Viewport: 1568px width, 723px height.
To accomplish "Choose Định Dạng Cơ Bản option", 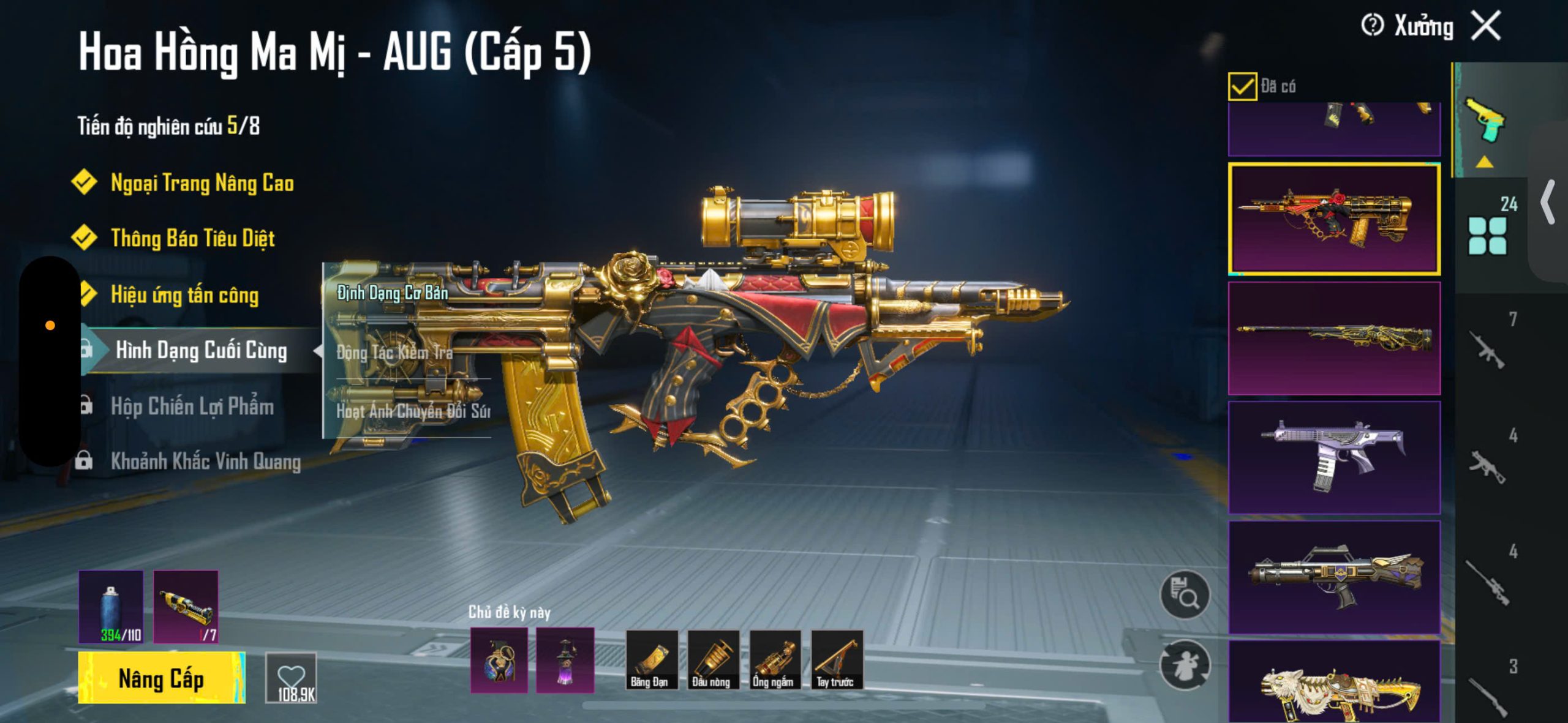I will [x=393, y=293].
